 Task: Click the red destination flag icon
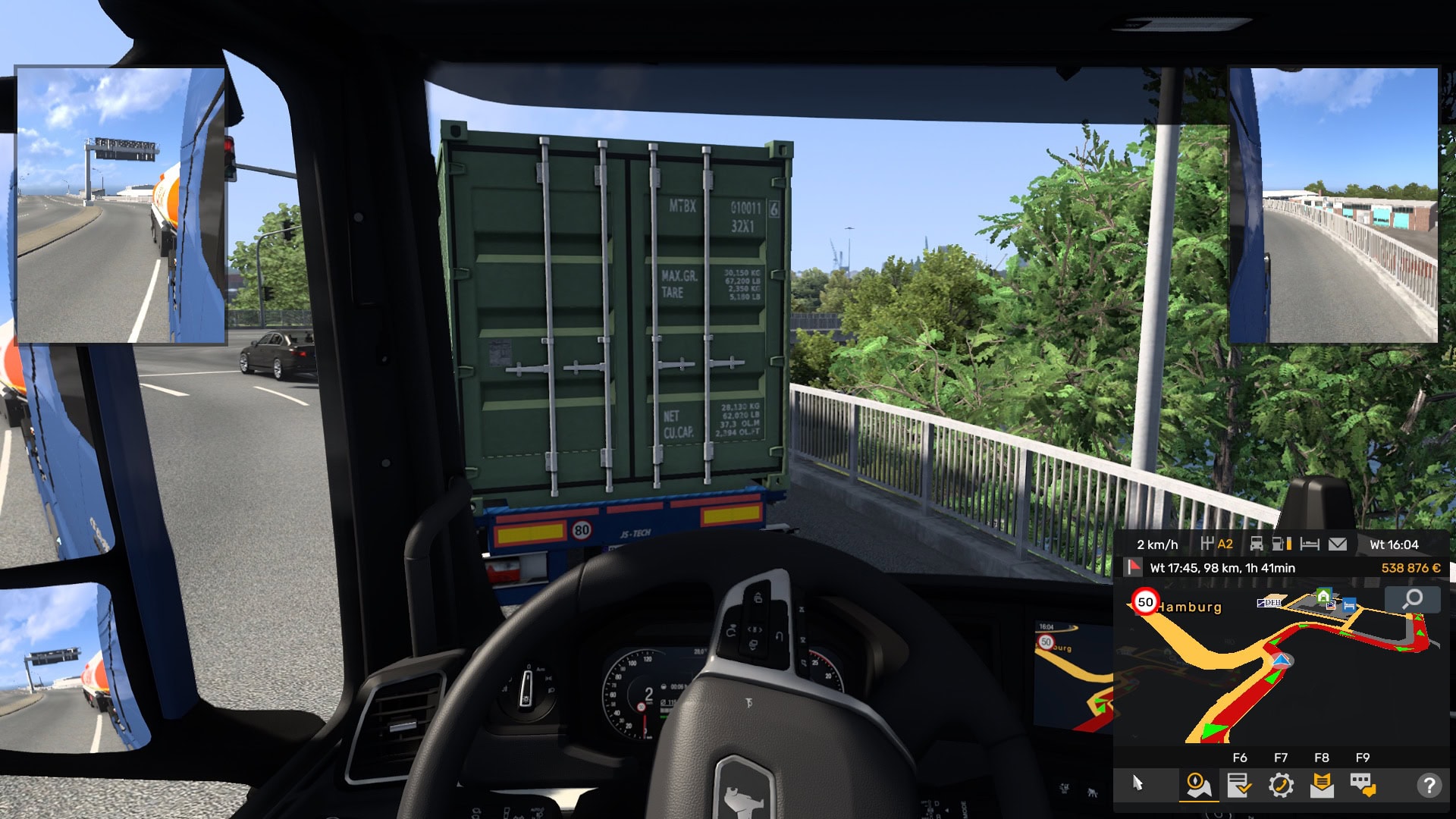coord(1133,567)
